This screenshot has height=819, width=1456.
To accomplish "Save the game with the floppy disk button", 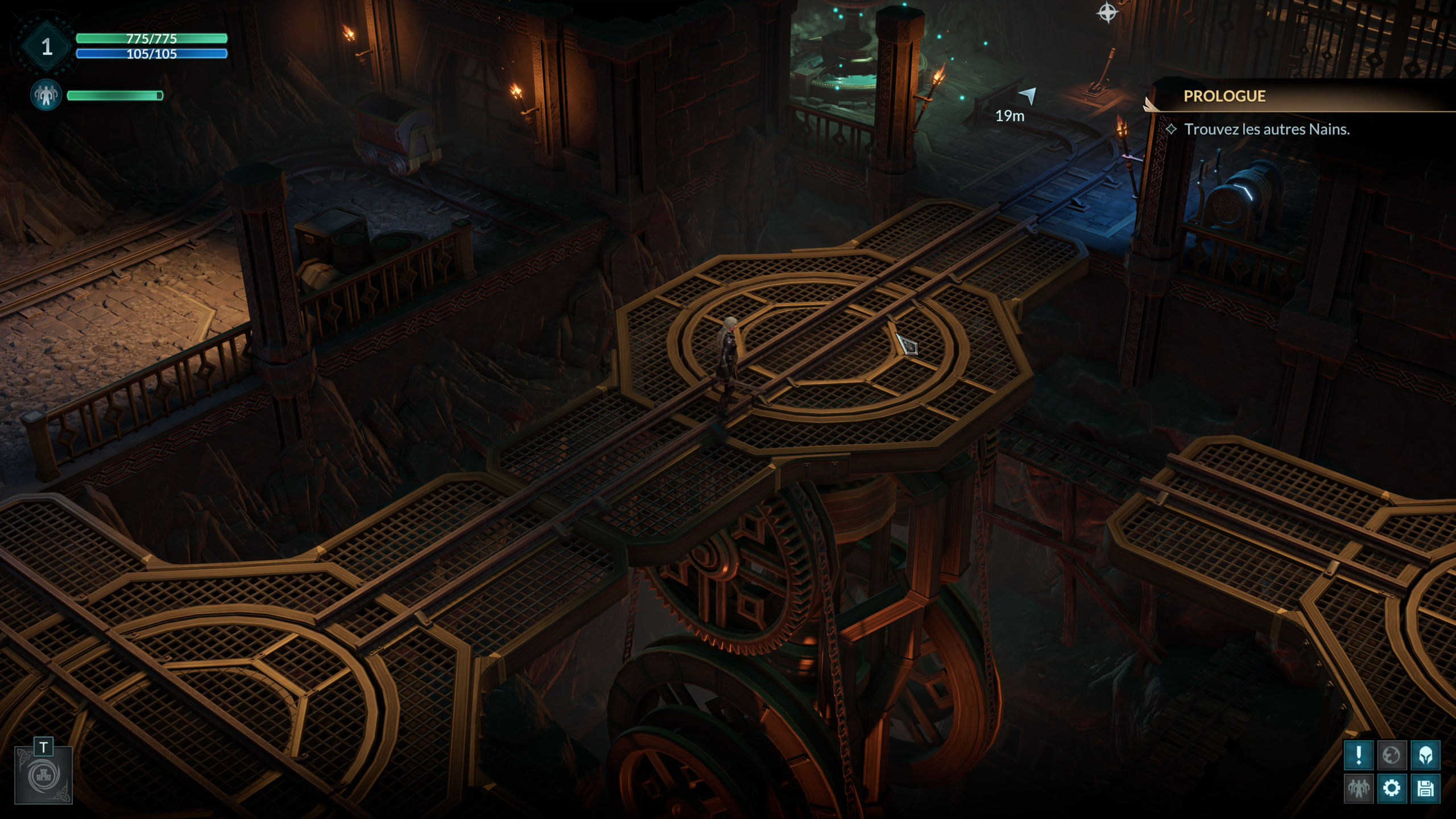I will click(x=1425, y=788).
